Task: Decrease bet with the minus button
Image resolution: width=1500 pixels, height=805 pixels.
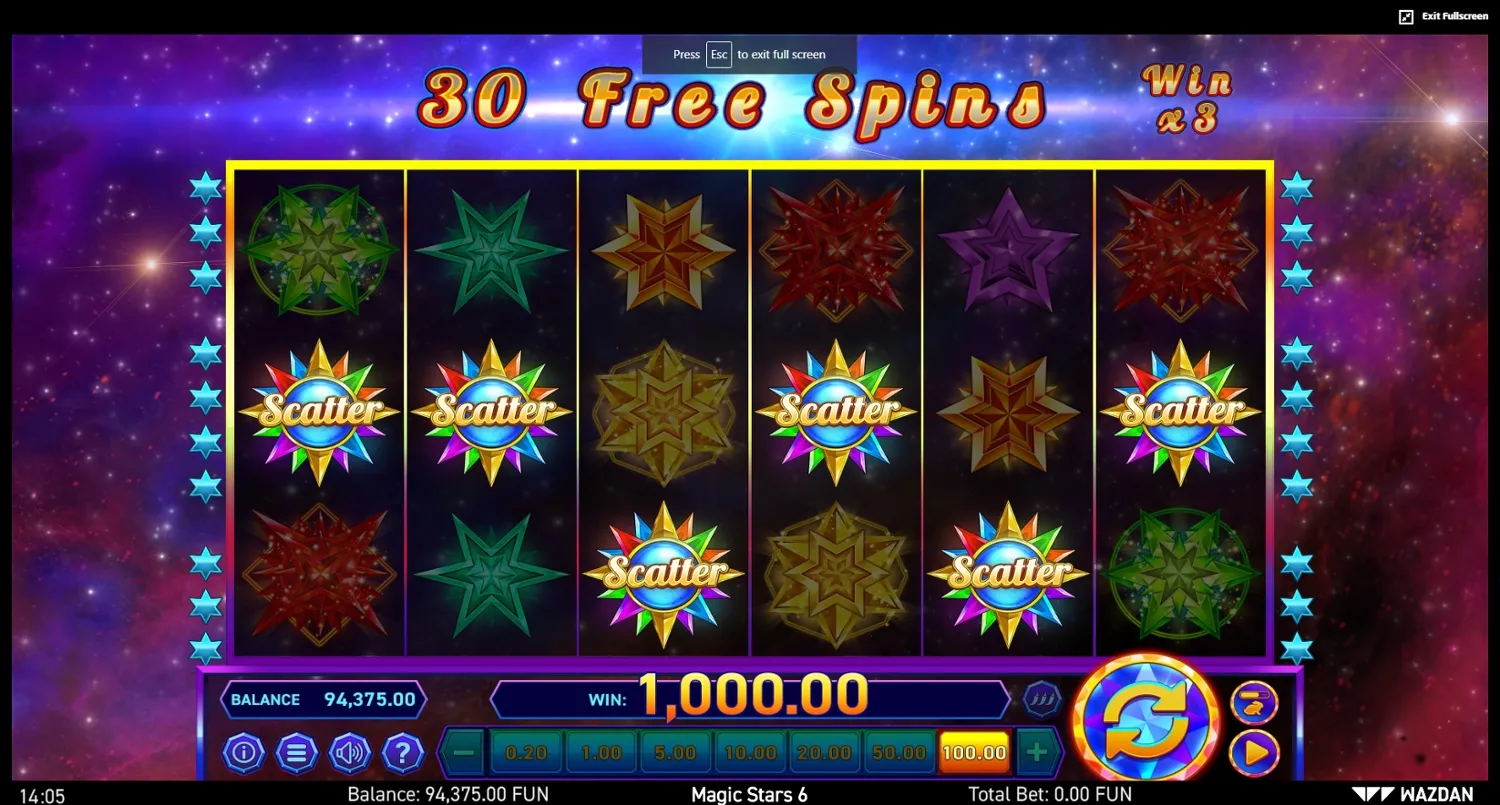Action: coord(460,752)
